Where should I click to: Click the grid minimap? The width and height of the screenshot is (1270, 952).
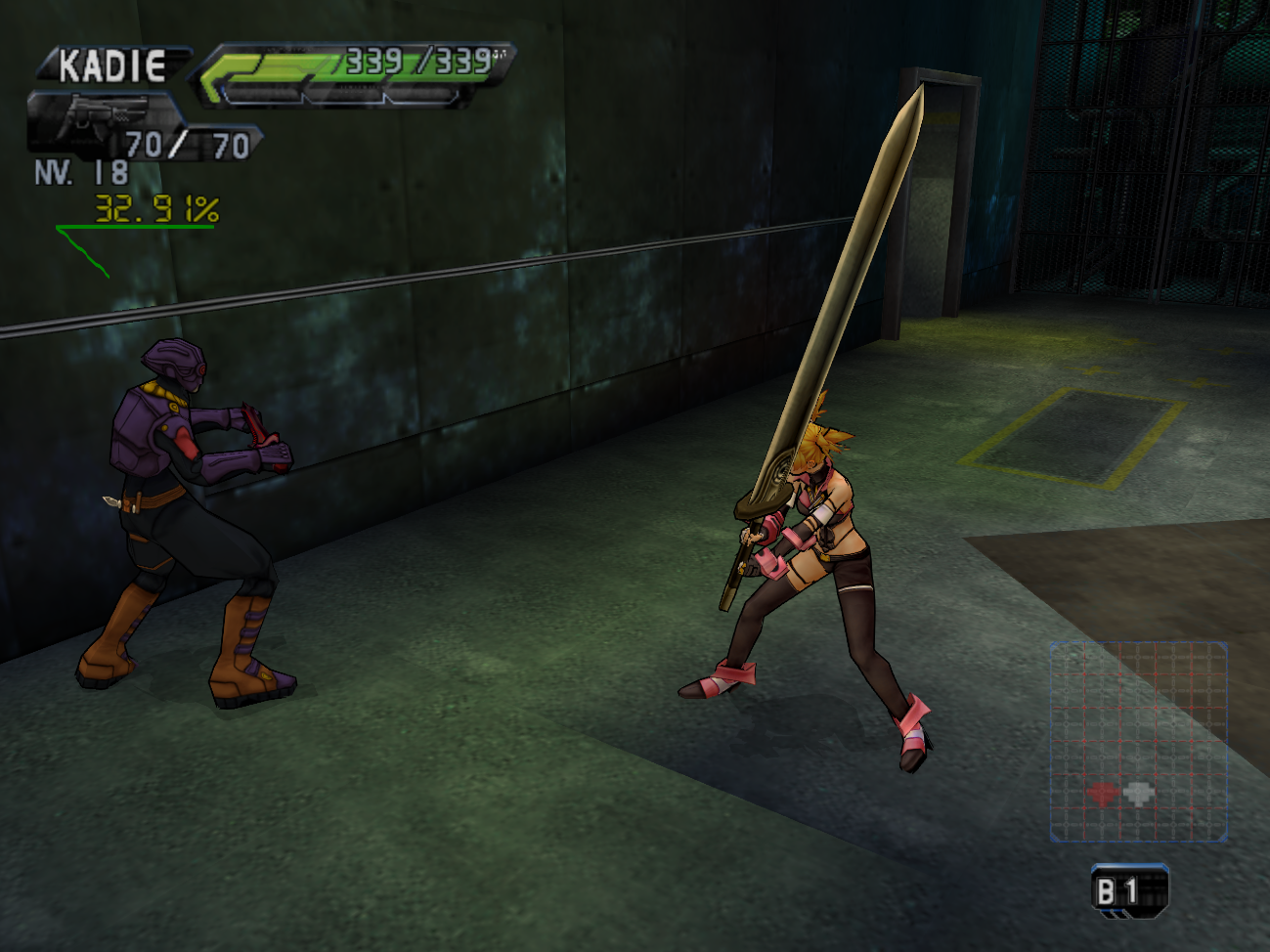(x=1138, y=741)
